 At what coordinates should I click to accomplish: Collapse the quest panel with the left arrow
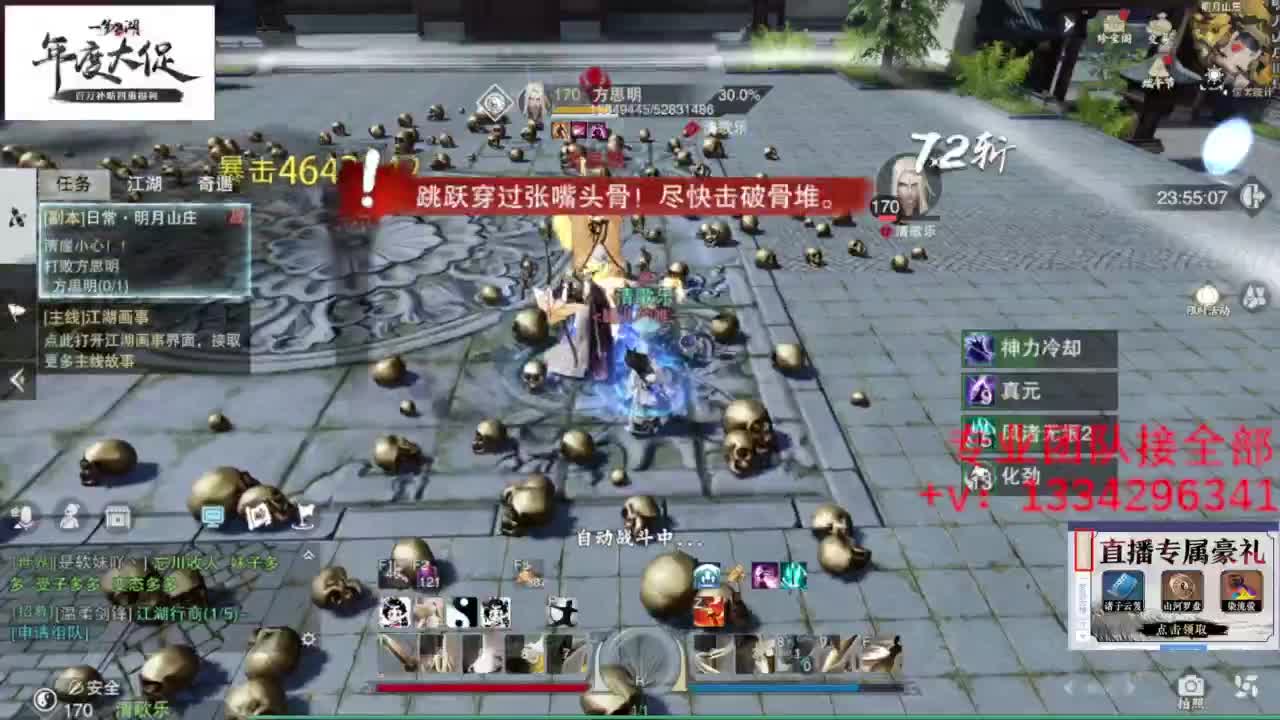click(15, 380)
